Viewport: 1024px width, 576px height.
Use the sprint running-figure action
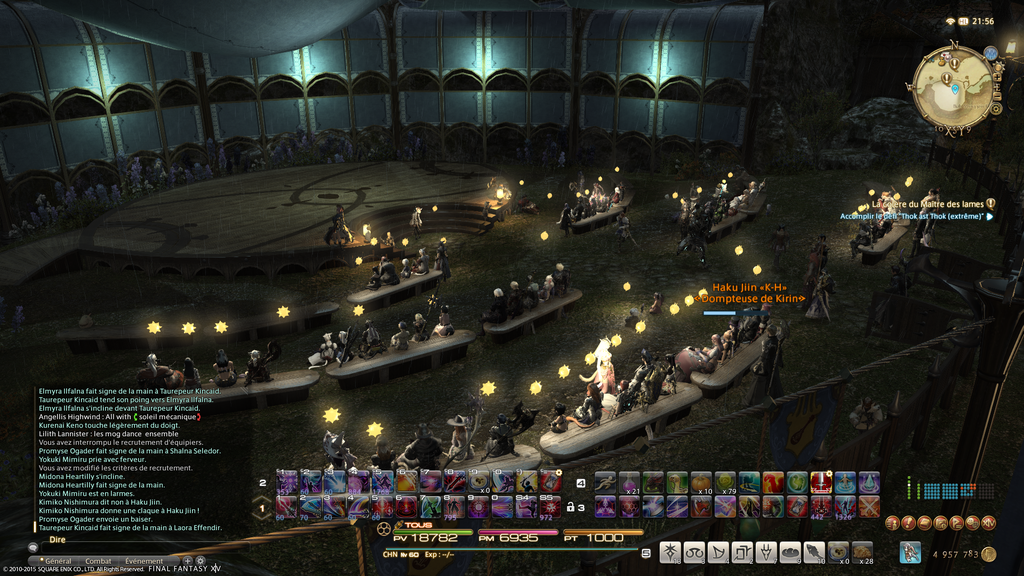pyautogui.click(x=604, y=483)
